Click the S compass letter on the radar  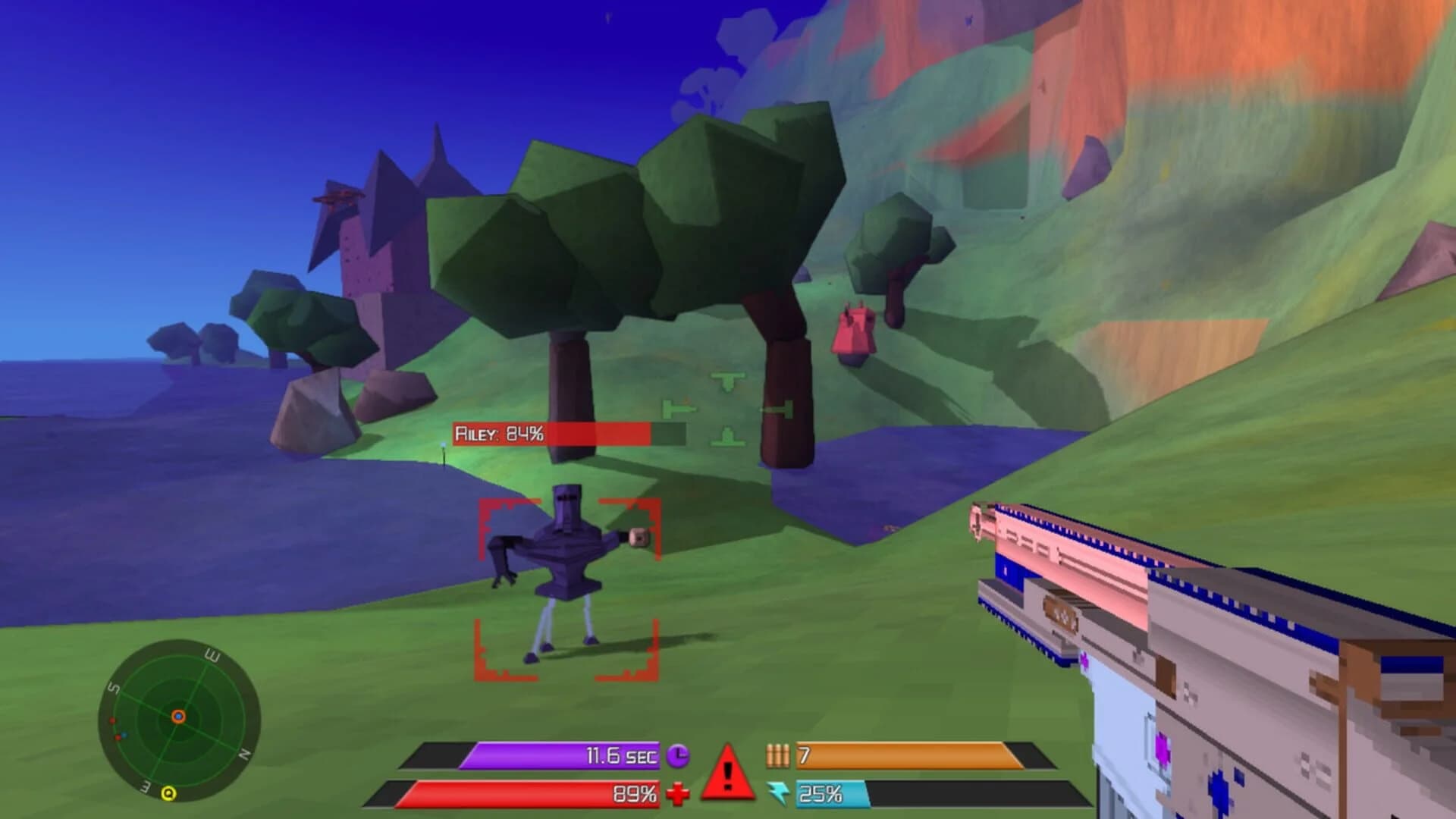pyautogui.click(x=113, y=686)
